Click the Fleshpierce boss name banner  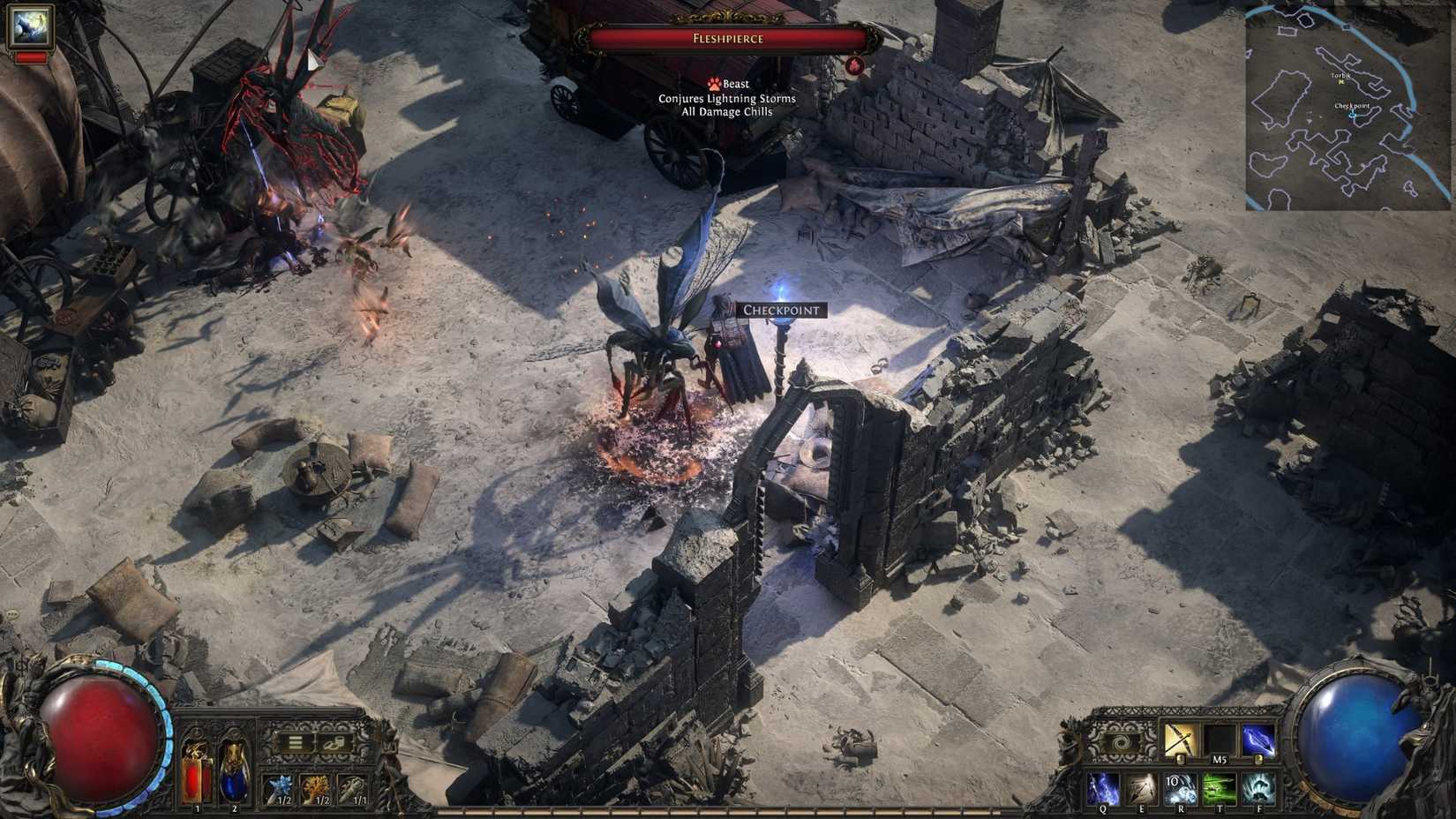point(727,38)
